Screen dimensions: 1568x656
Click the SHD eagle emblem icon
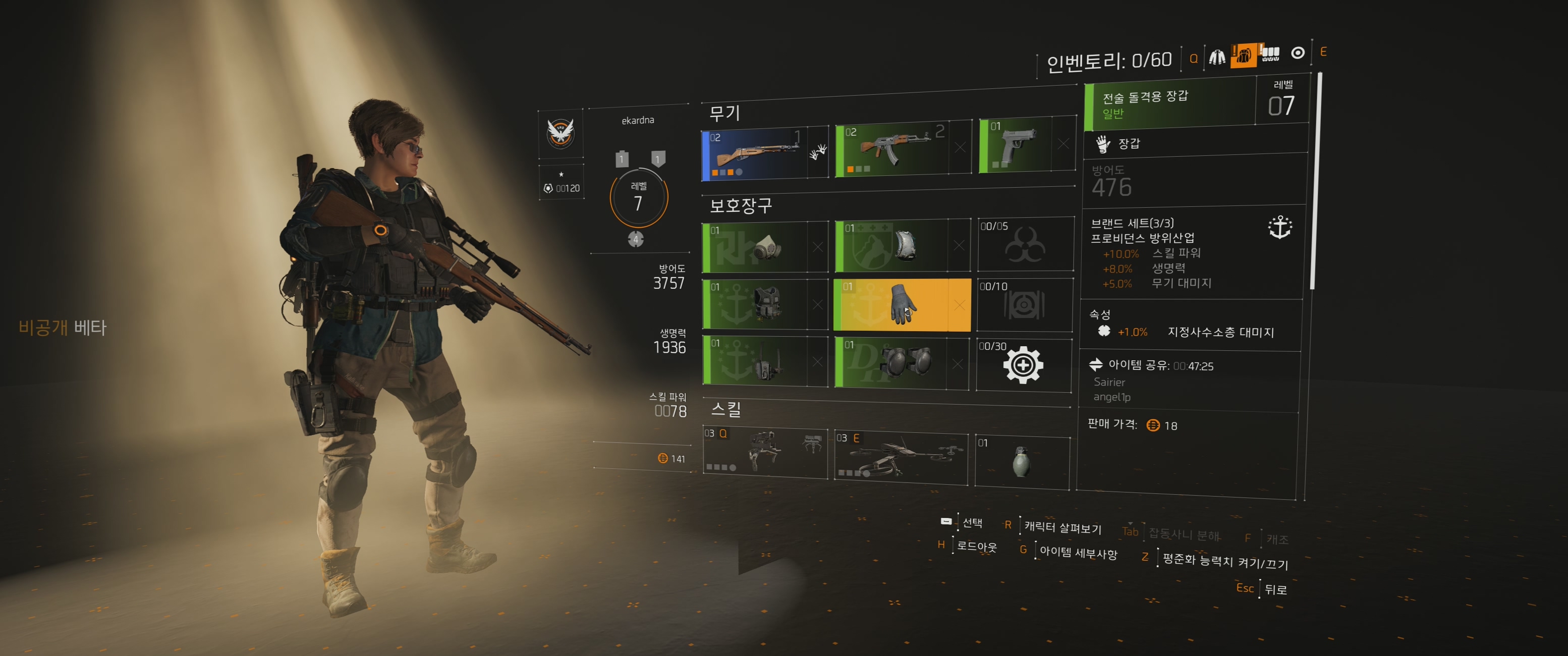point(560,133)
